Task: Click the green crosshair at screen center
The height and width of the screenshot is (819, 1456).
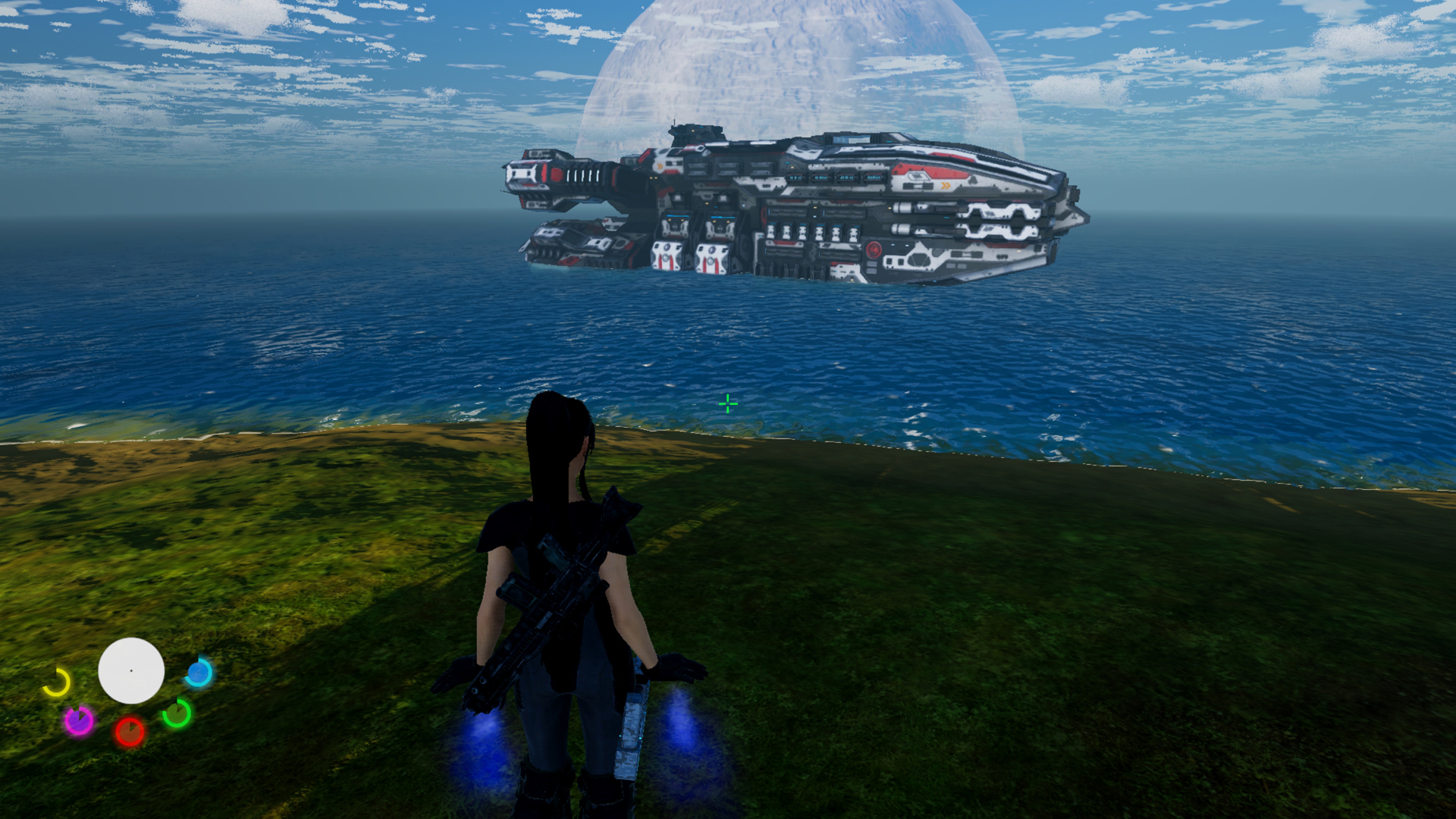Action: tap(729, 404)
